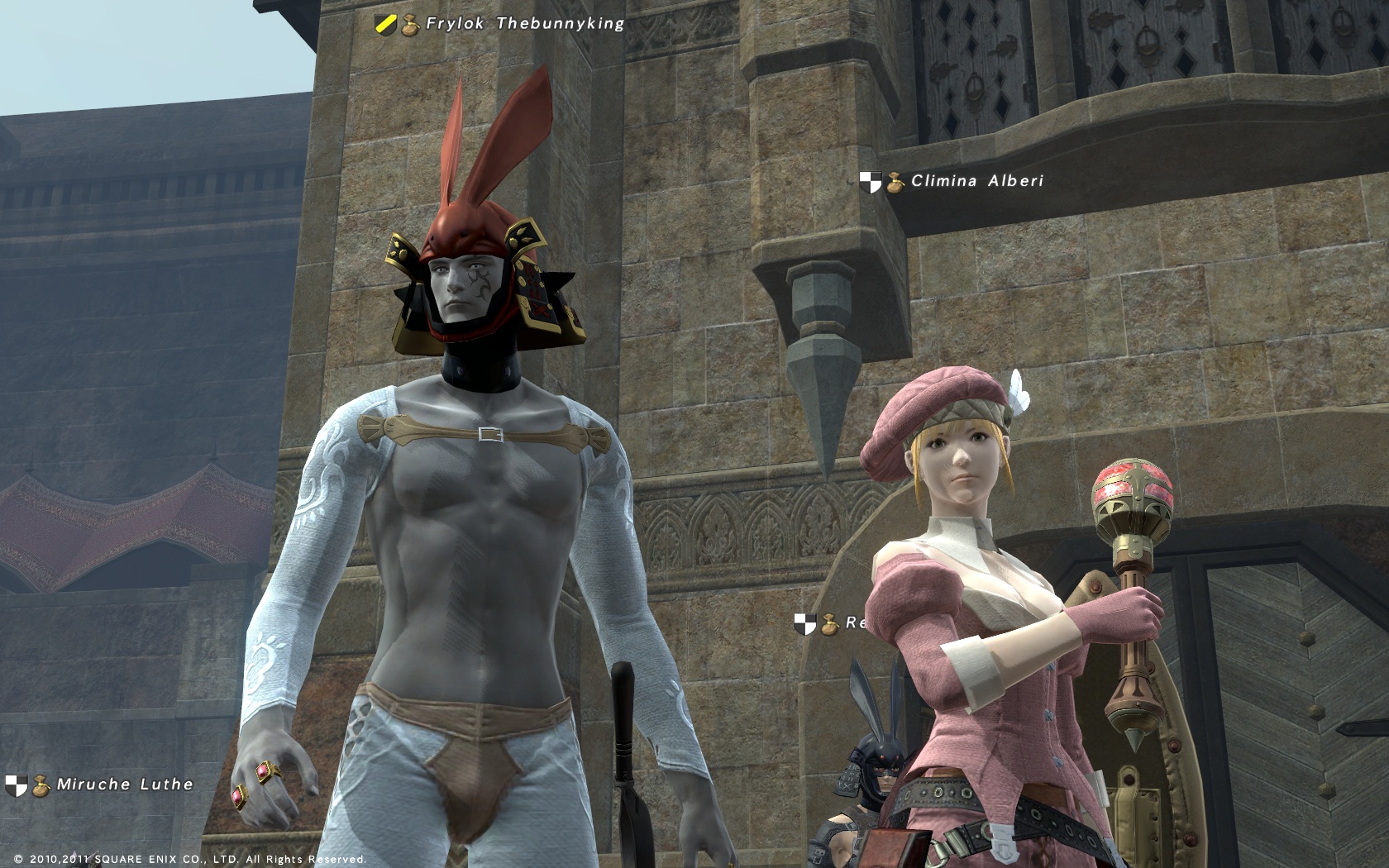The image size is (1389, 868).
Task: Target player Climina Alberi by nameplate
Action: [976, 181]
